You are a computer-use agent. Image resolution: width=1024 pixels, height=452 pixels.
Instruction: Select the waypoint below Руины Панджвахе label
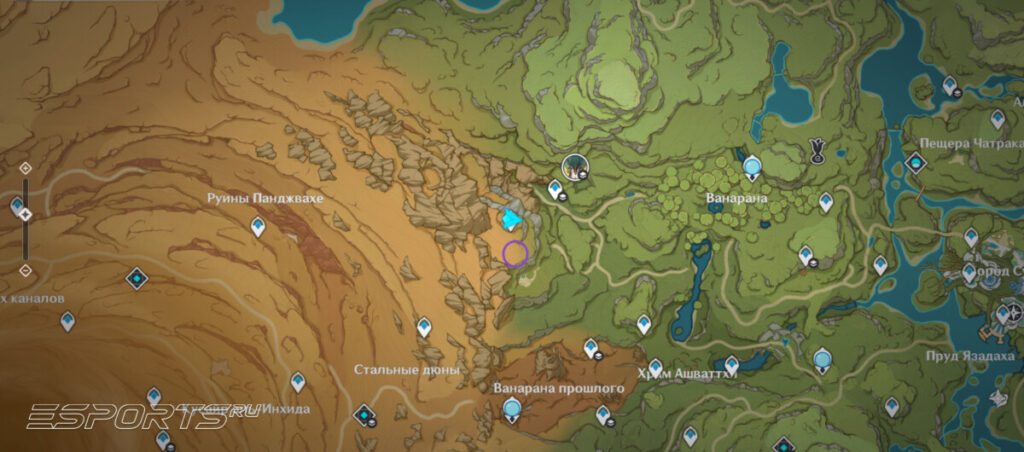(258, 228)
